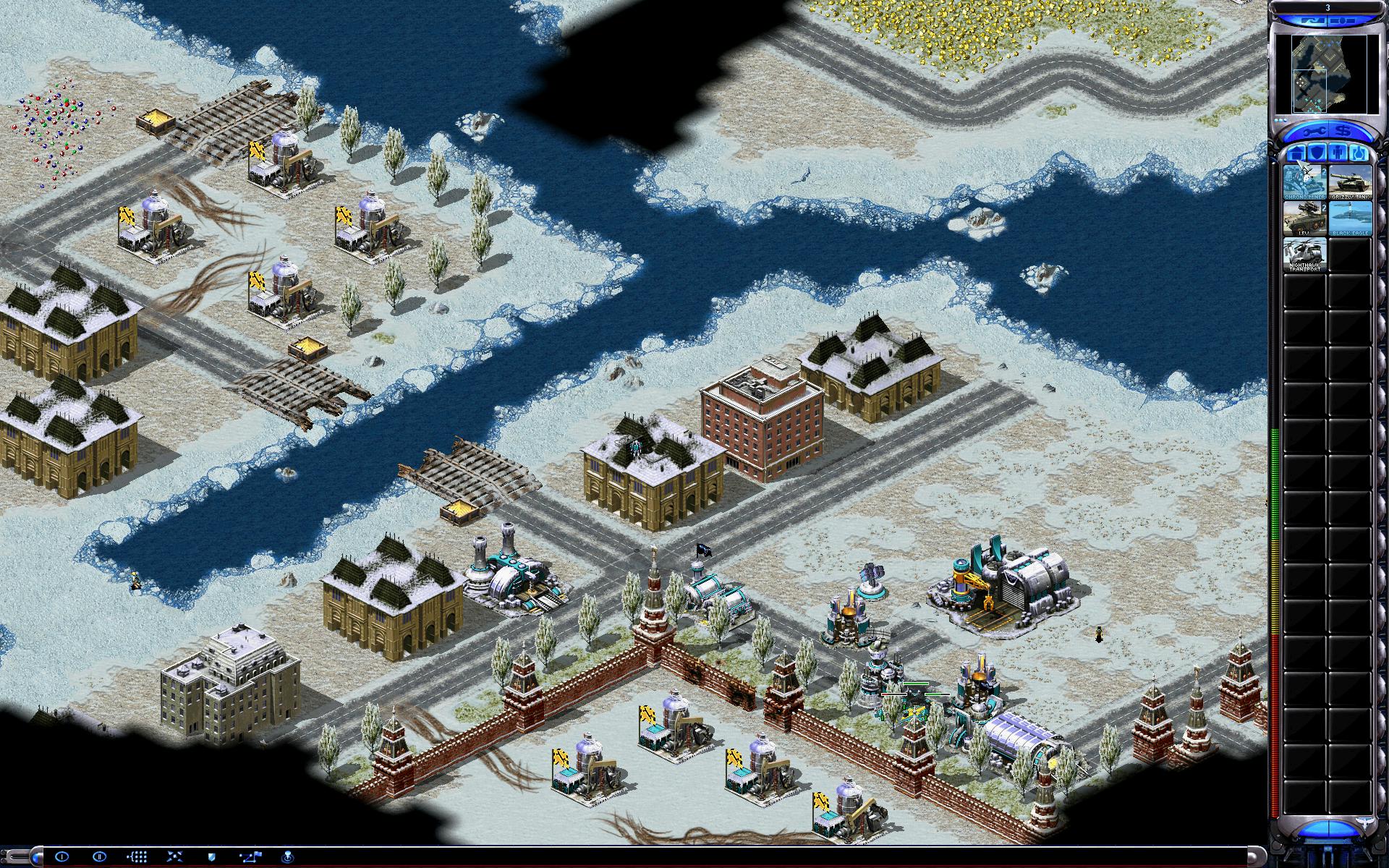Activate the dollar-sign sell button
This screenshot has height=868, width=1389.
click(x=1343, y=132)
